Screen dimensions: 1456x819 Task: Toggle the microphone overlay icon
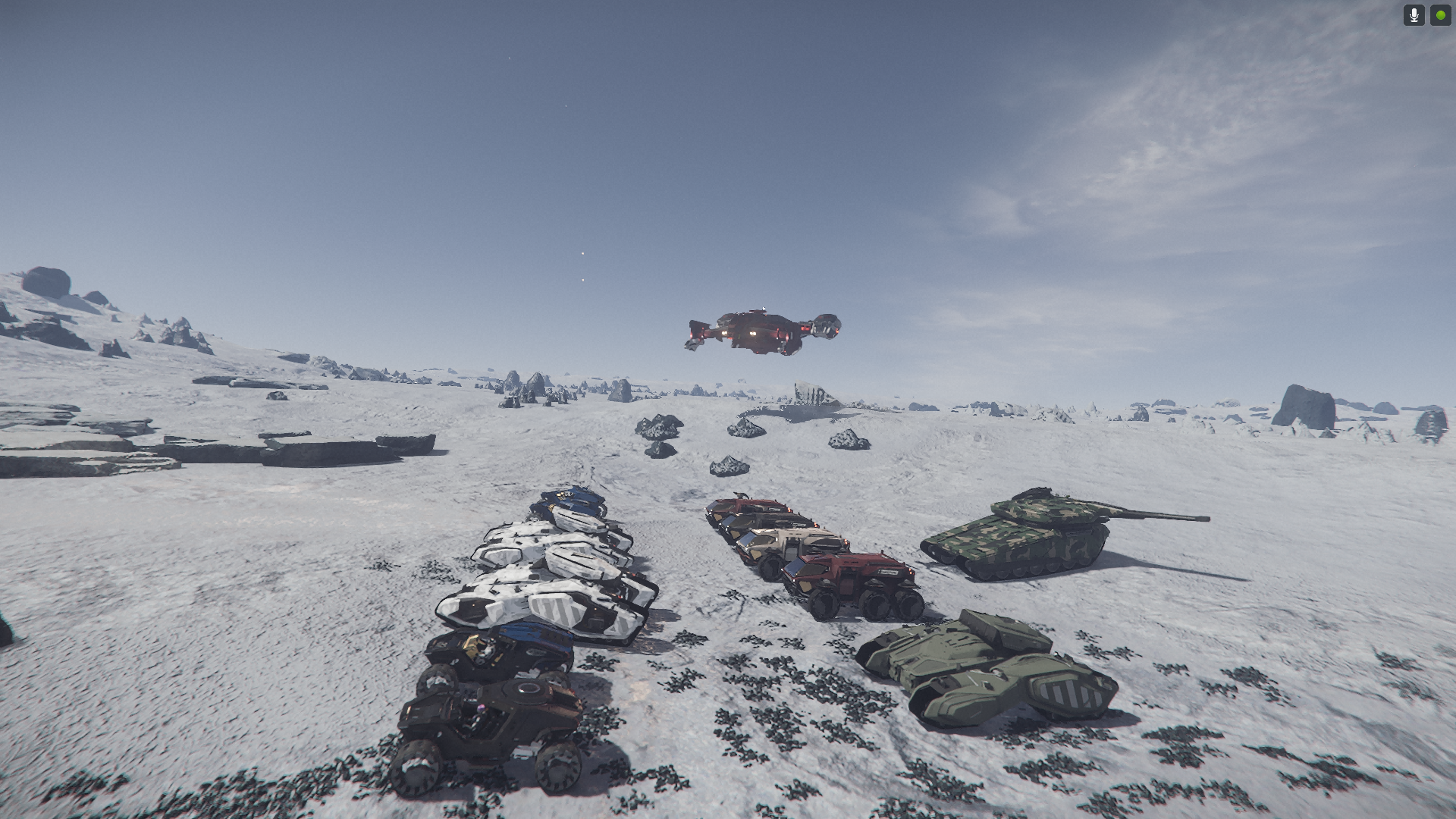pos(1414,15)
